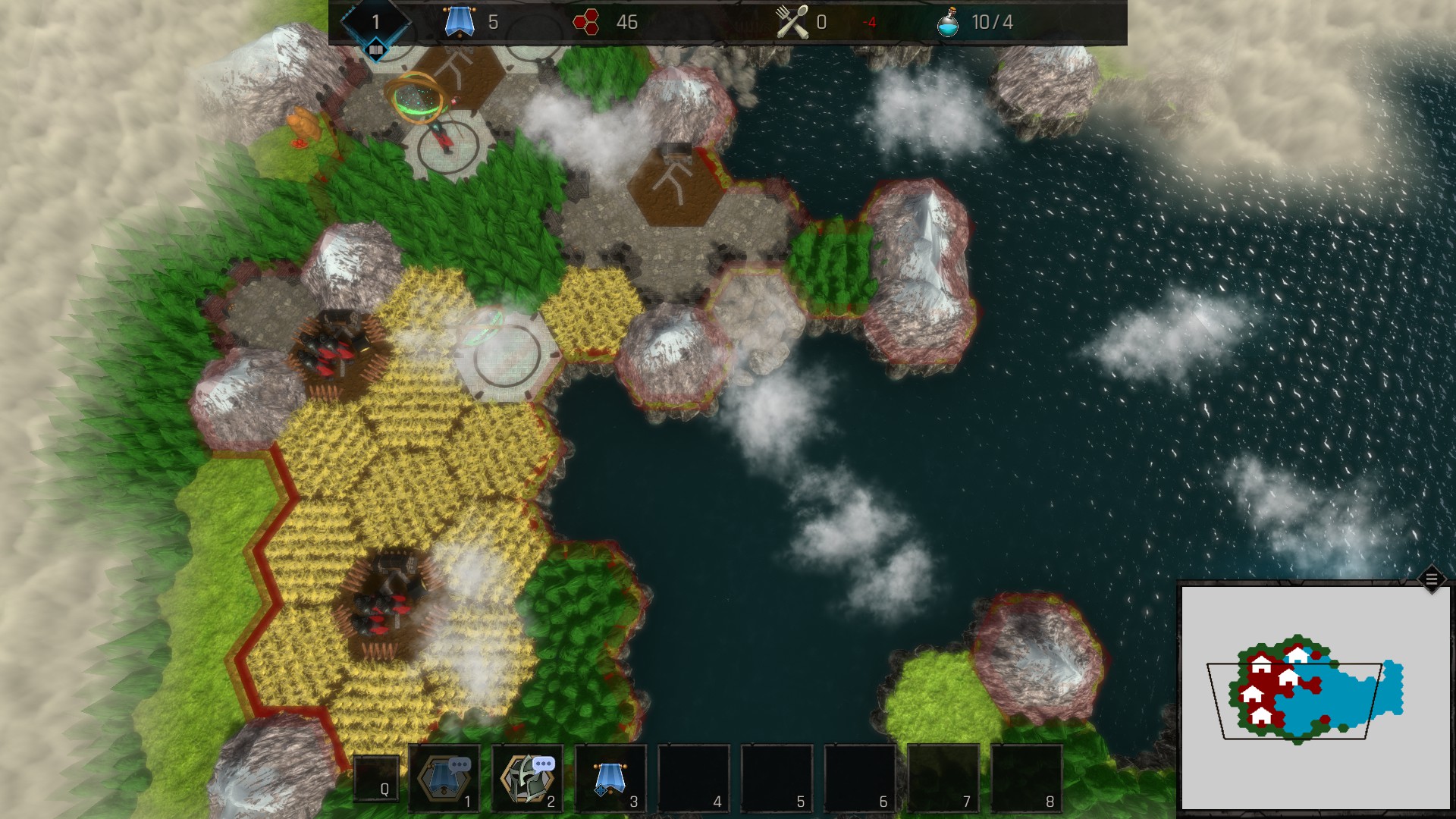Click the fork and spoon food icon
The image size is (1456, 819).
click(x=792, y=22)
